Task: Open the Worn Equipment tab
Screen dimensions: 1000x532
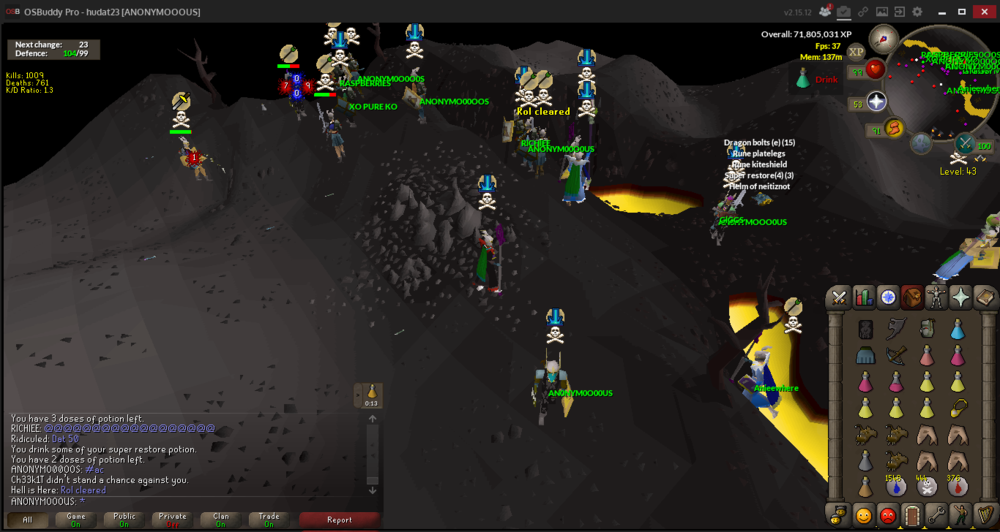Action: pyautogui.click(x=936, y=297)
